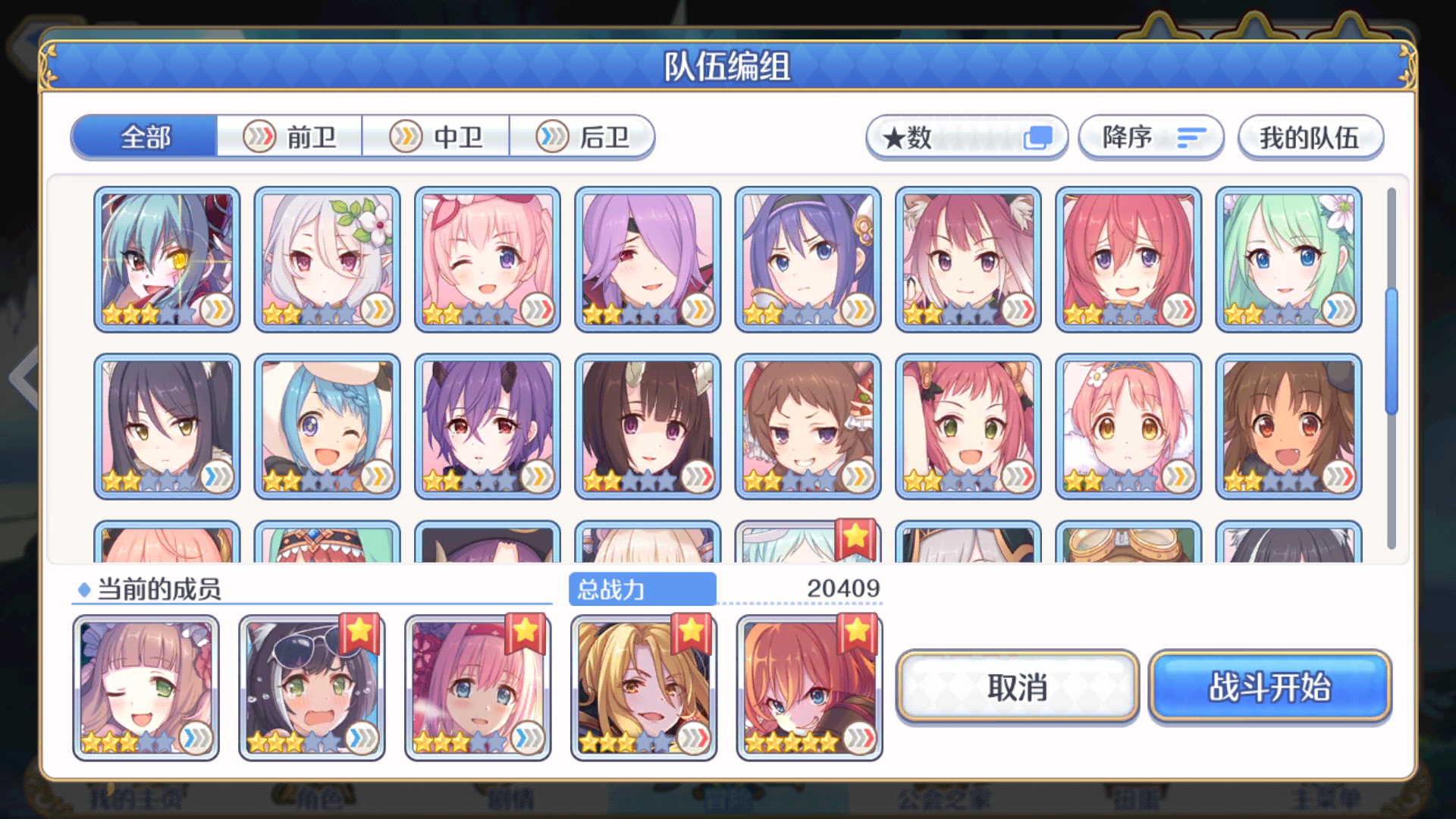Screen dimensions: 1456x819
Task: Expand the chevron on the white-haired flower girl's portrait
Action: 378,312
